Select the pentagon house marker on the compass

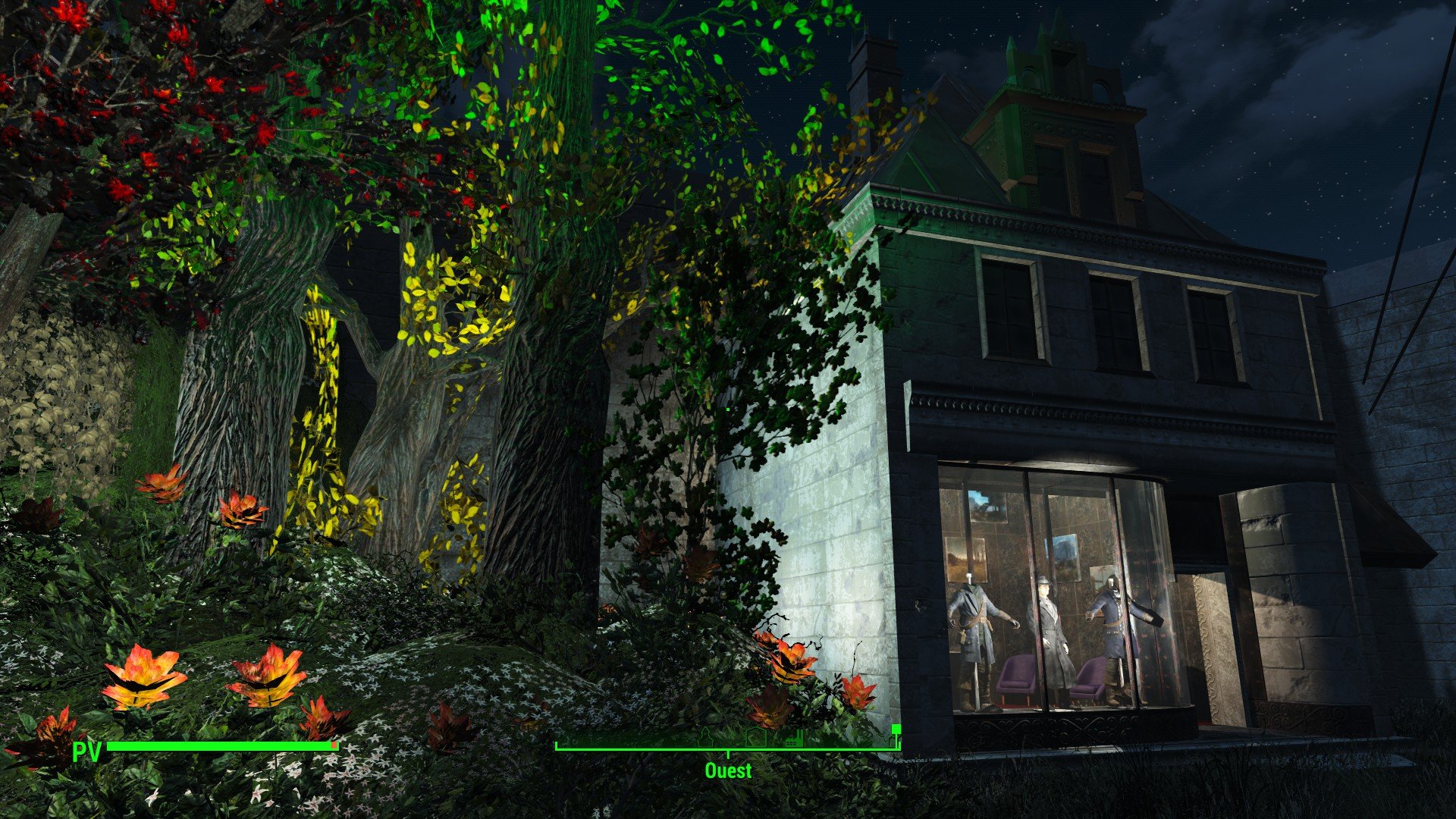(x=755, y=739)
